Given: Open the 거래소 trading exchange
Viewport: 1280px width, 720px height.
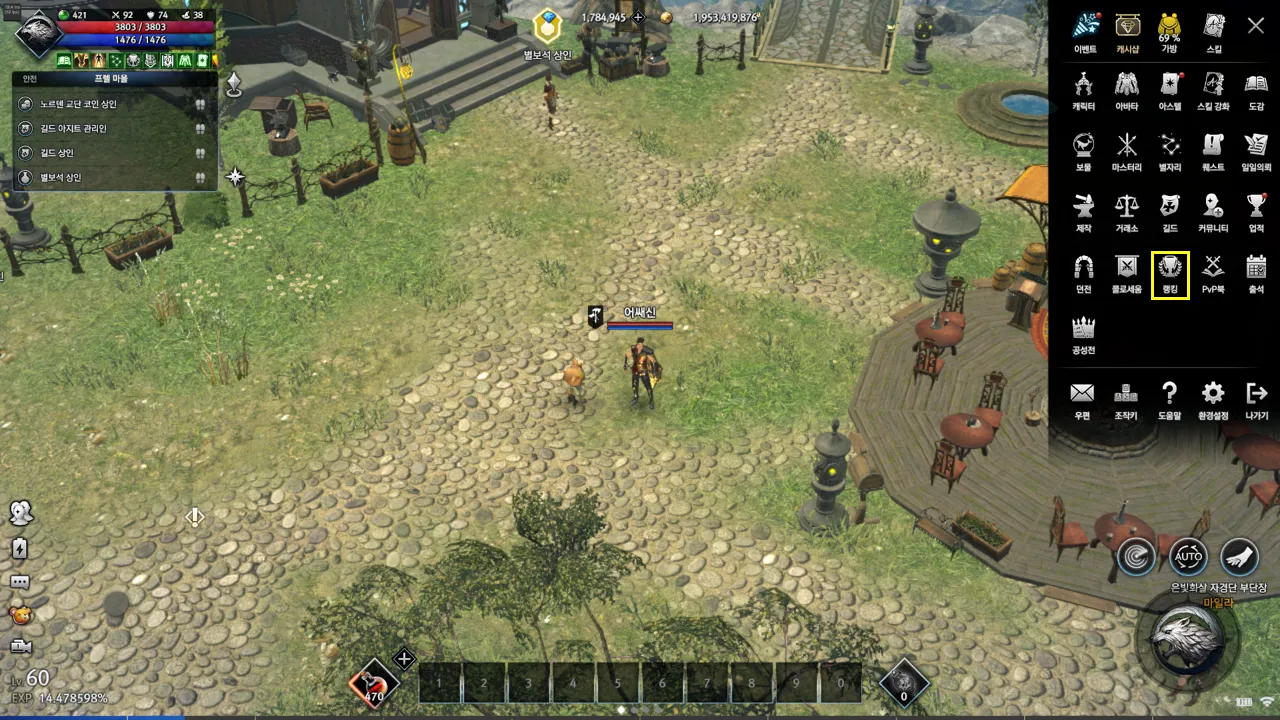Looking at the screenshot, I should tap(1127, 211).
